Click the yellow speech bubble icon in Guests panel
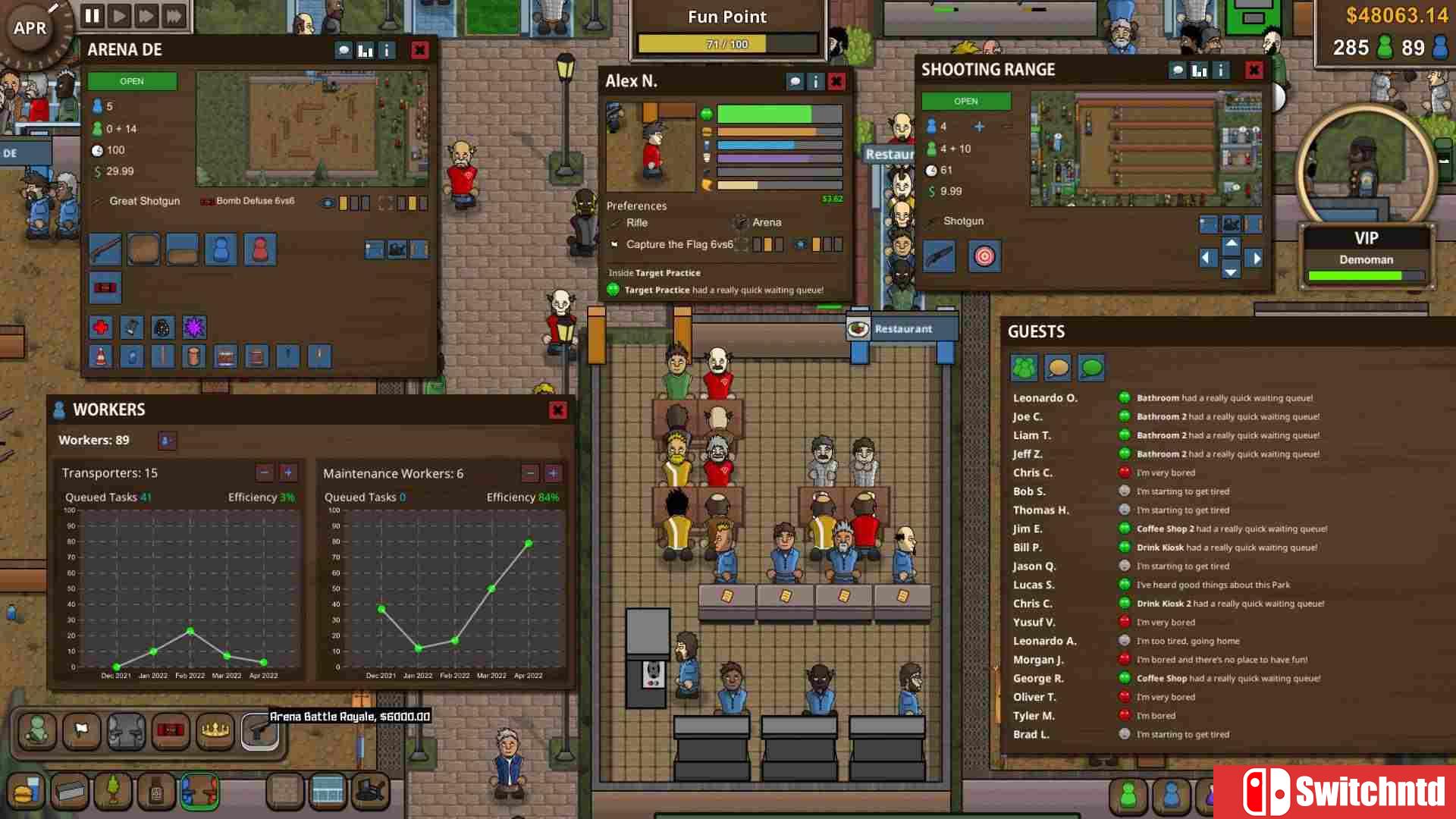 pyautogui.click(x=1057, y=367)
